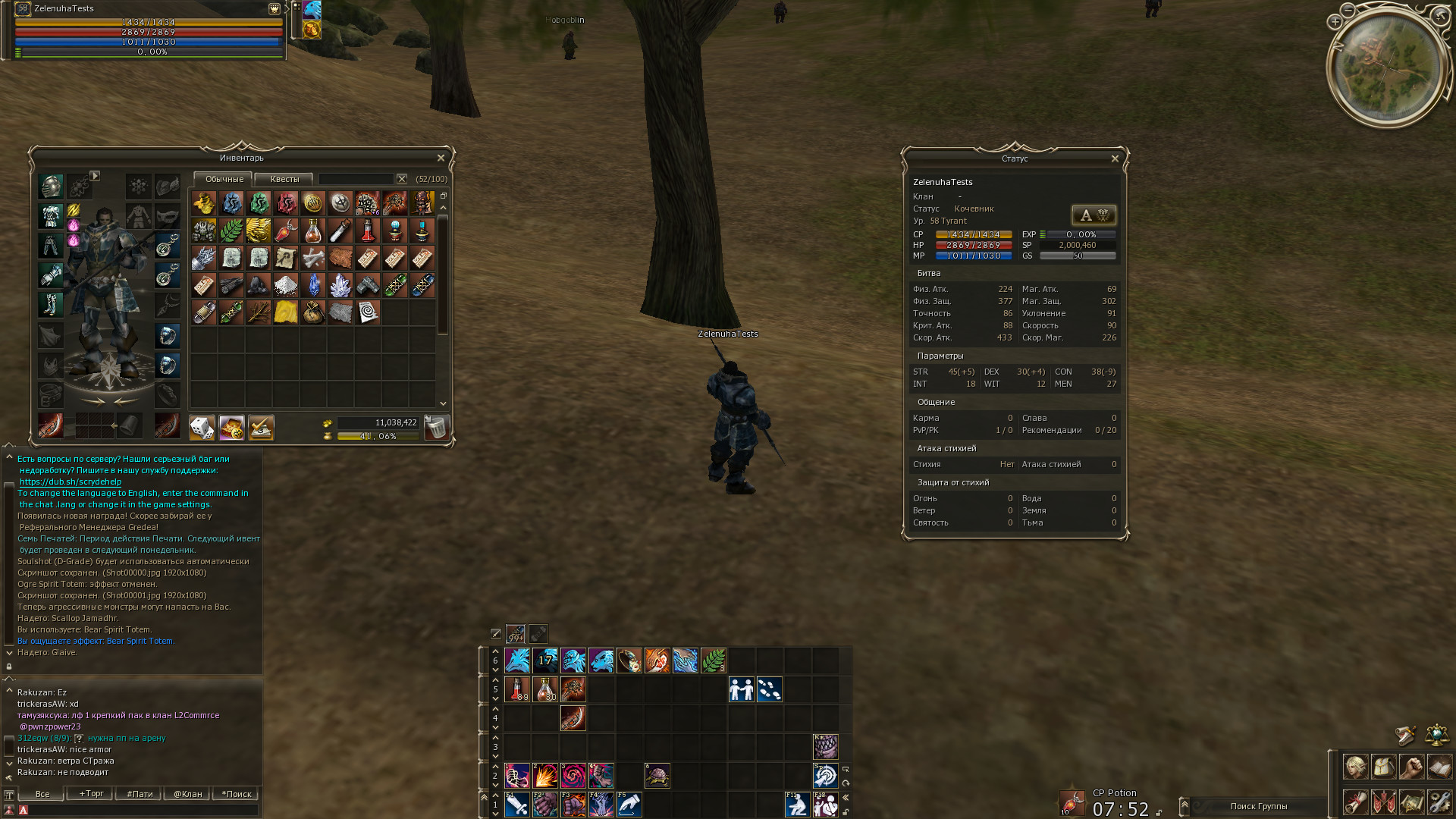Switch chat to the +Торг tab
This screenshot has height=819, width=1456.
(91, 794)
